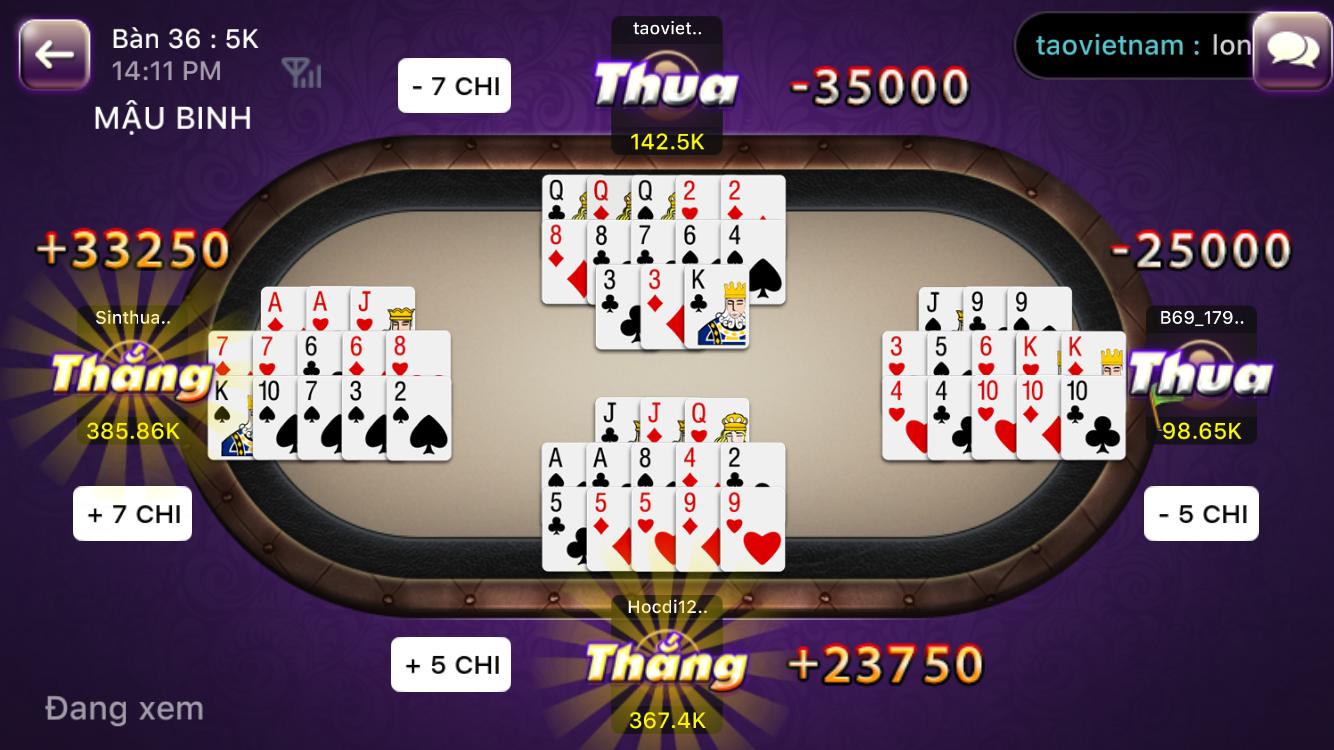
Task: Click player name Sinthua on the left
Action: click(x=133, y=318)
